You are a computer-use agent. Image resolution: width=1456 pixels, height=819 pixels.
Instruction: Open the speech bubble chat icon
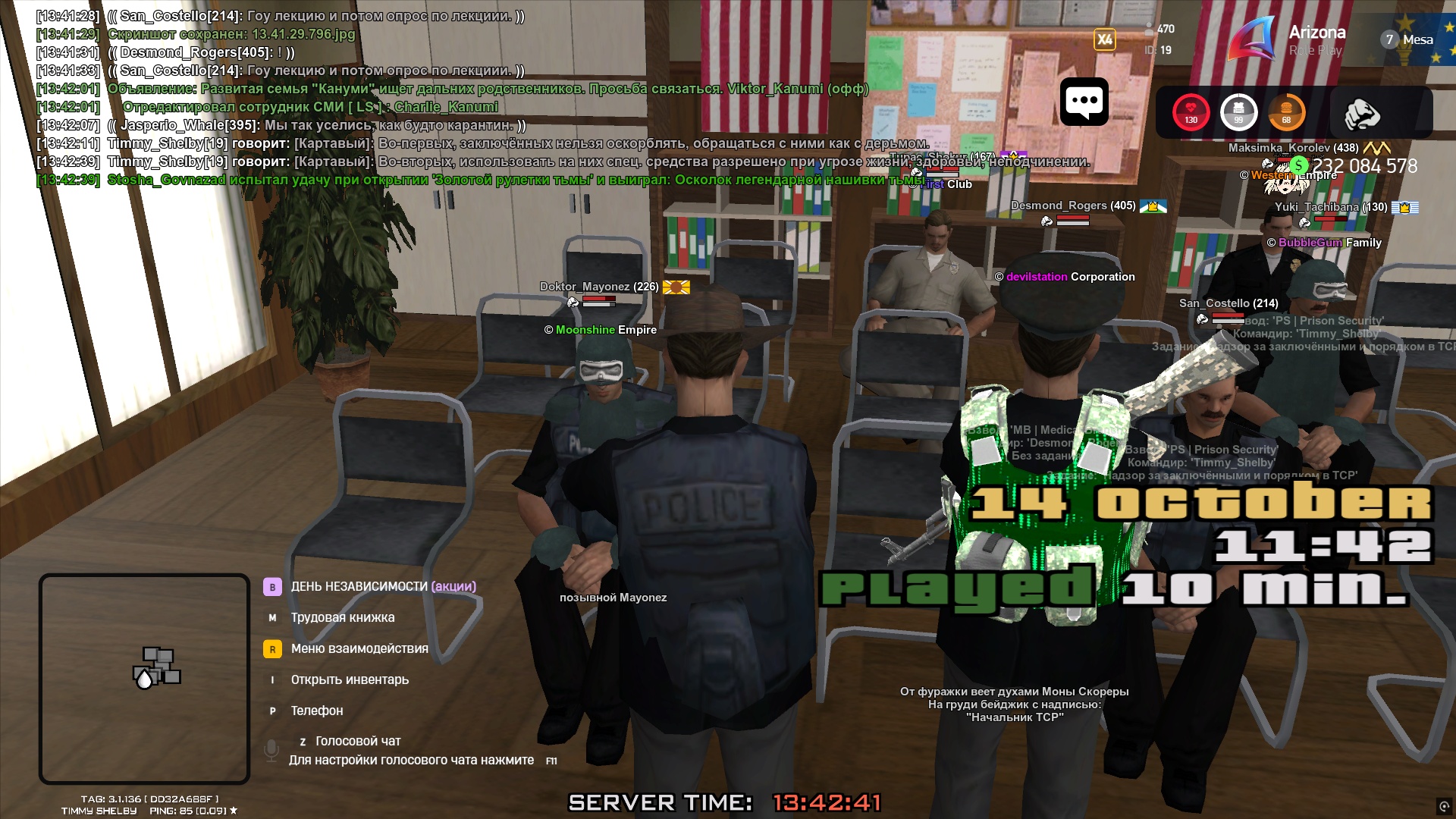pyautogui.click(x=1084, y=102)
